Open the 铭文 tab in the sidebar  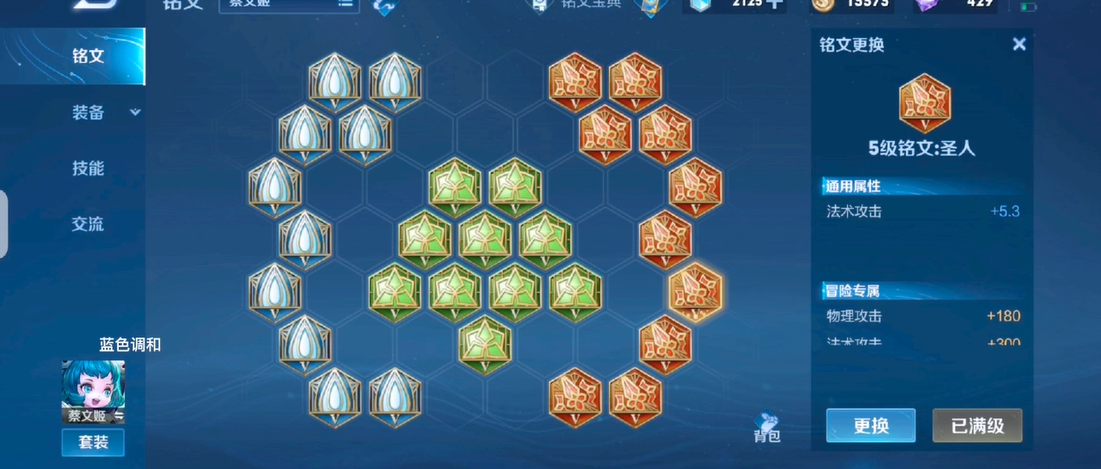88,56
